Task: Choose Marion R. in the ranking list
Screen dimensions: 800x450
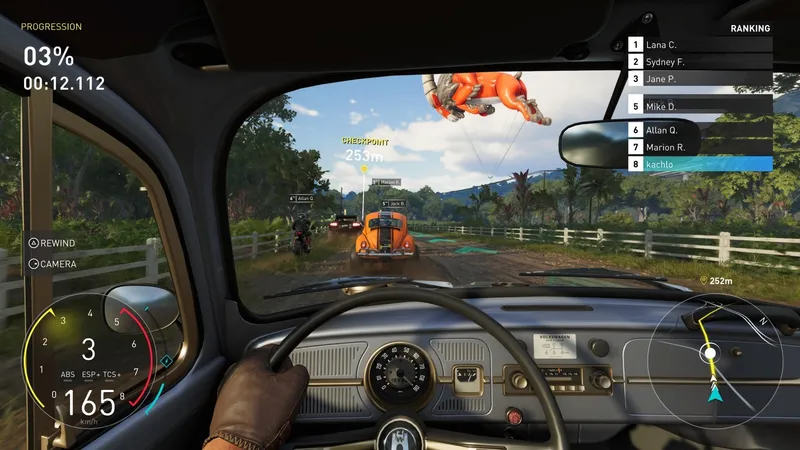Action: click(700, 147)
